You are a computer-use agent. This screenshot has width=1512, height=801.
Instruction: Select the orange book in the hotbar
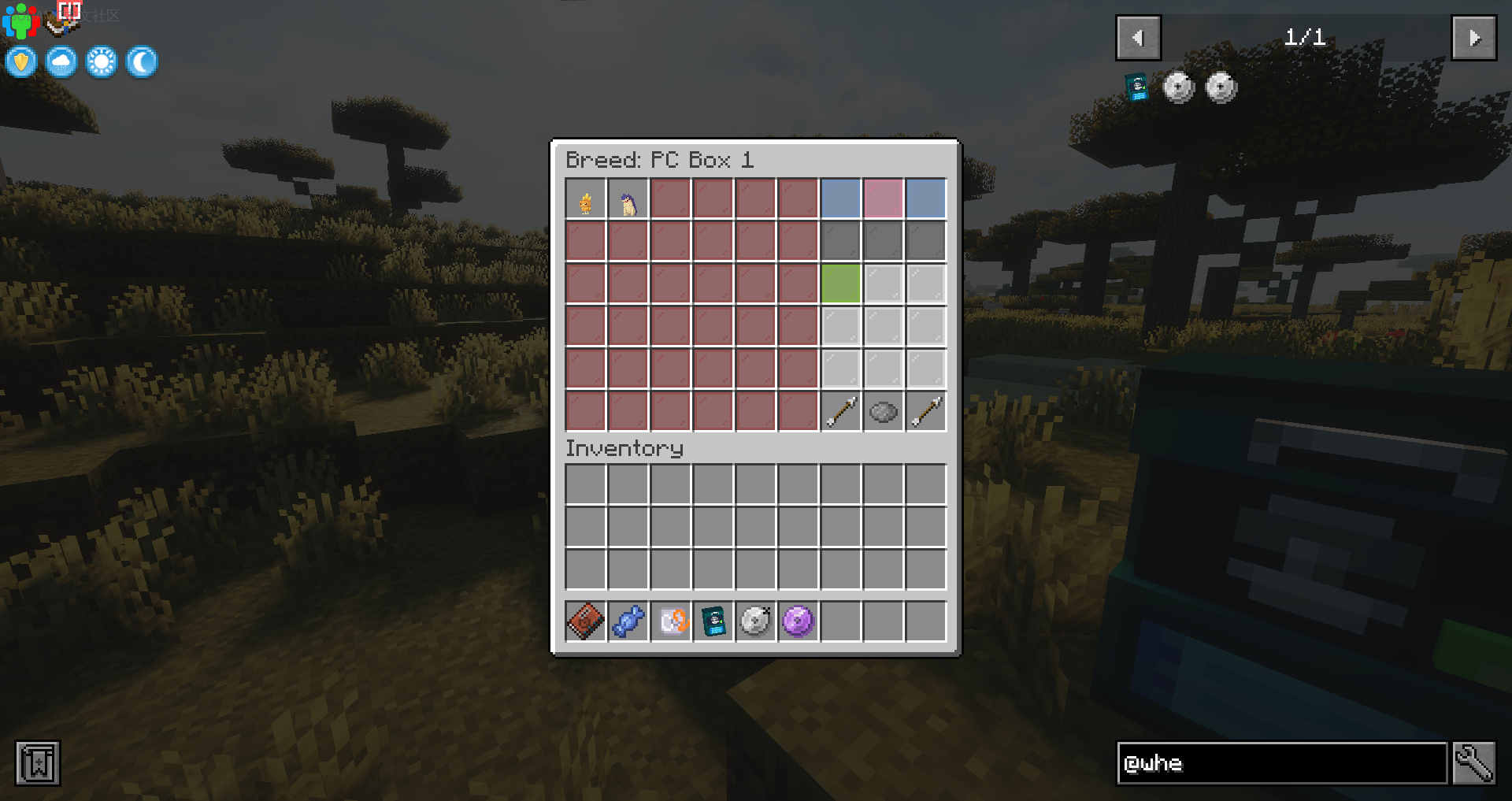click(585, 621)
